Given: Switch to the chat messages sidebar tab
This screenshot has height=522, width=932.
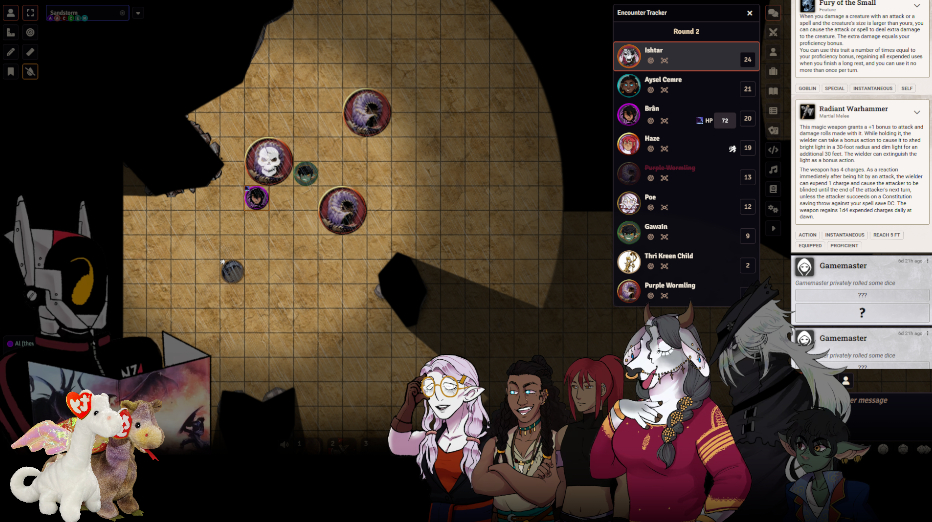Looking at the screenshot, I should pos(773,13).
